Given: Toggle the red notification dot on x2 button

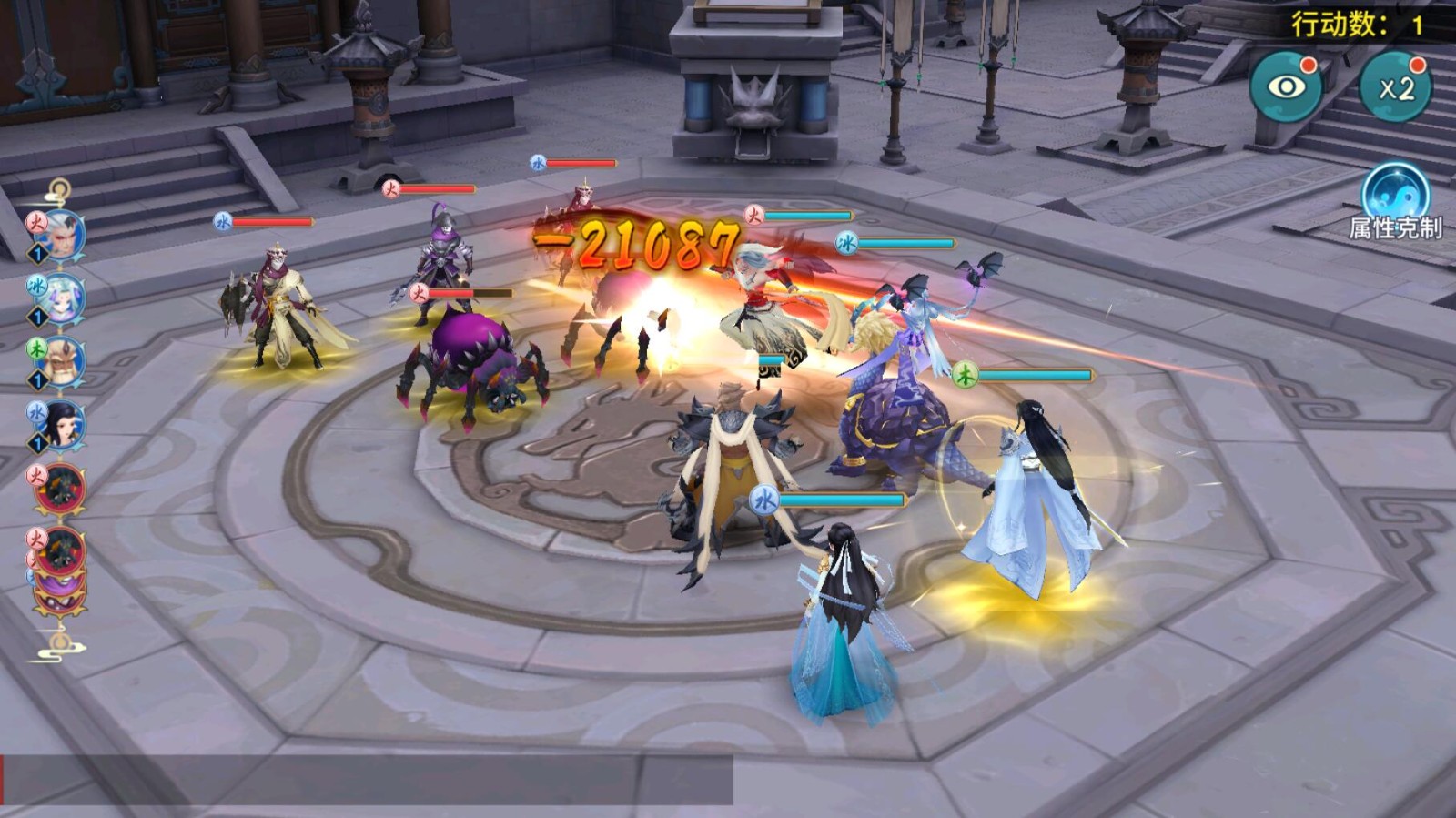Looking at the screenshot, I should 1416,66.
